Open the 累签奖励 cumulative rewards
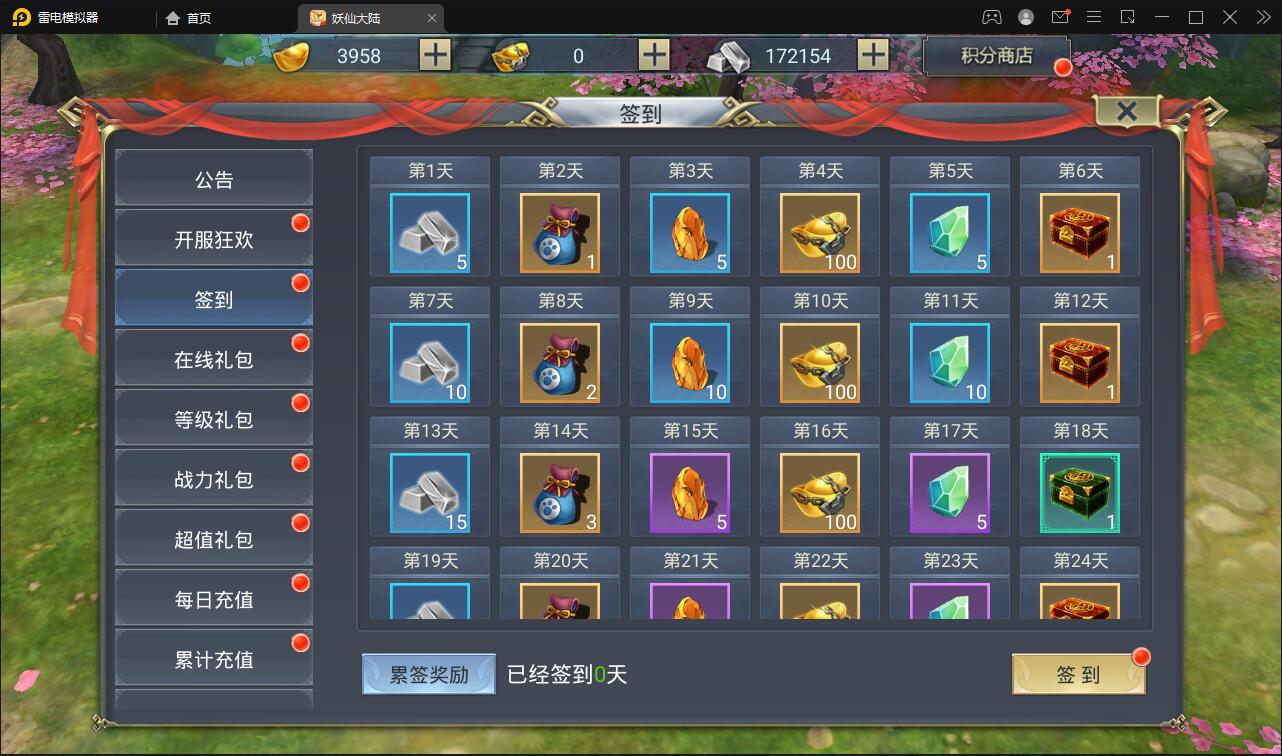Image resolution: width=1282 pixels, height=756 pixels. pos(428,673)
